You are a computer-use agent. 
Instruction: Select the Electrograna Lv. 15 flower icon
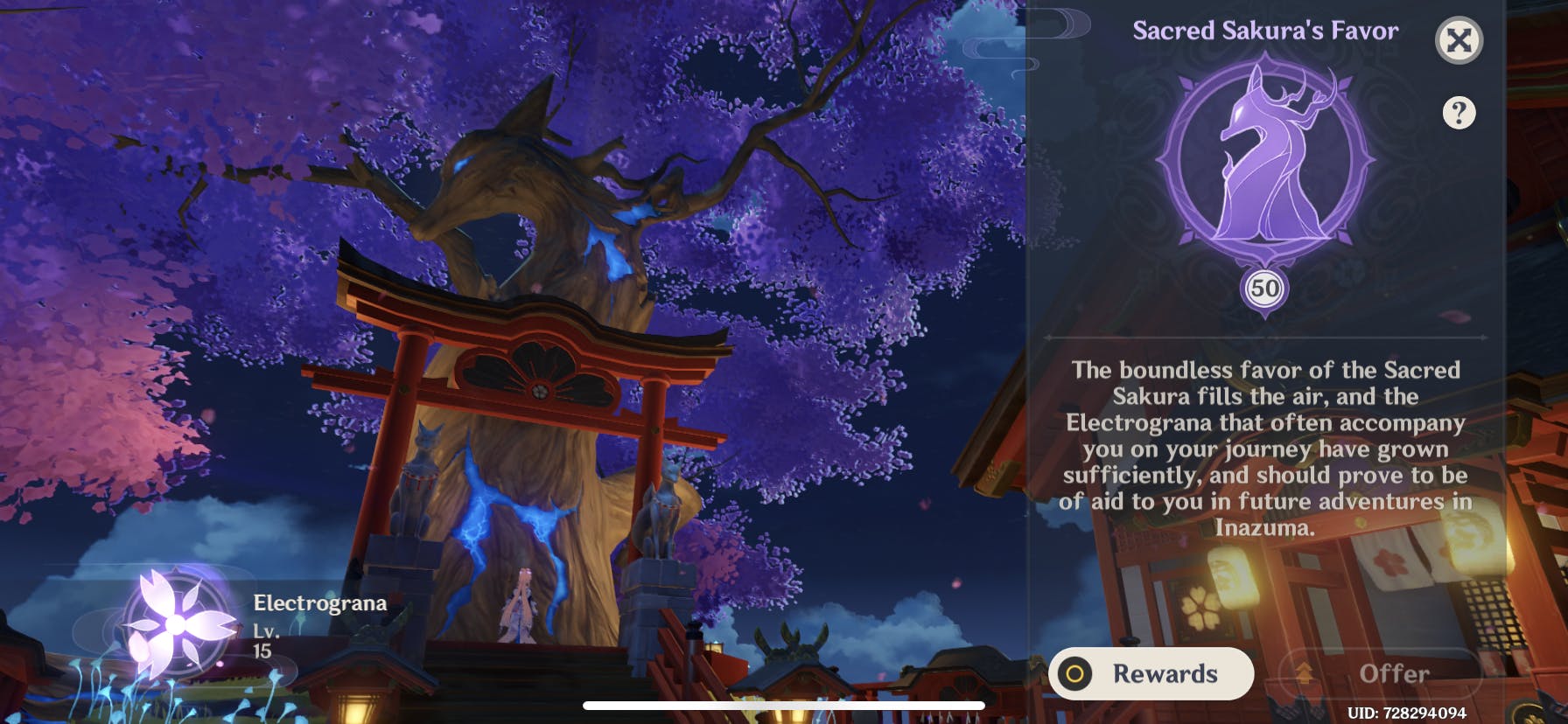tap(178, 623)
